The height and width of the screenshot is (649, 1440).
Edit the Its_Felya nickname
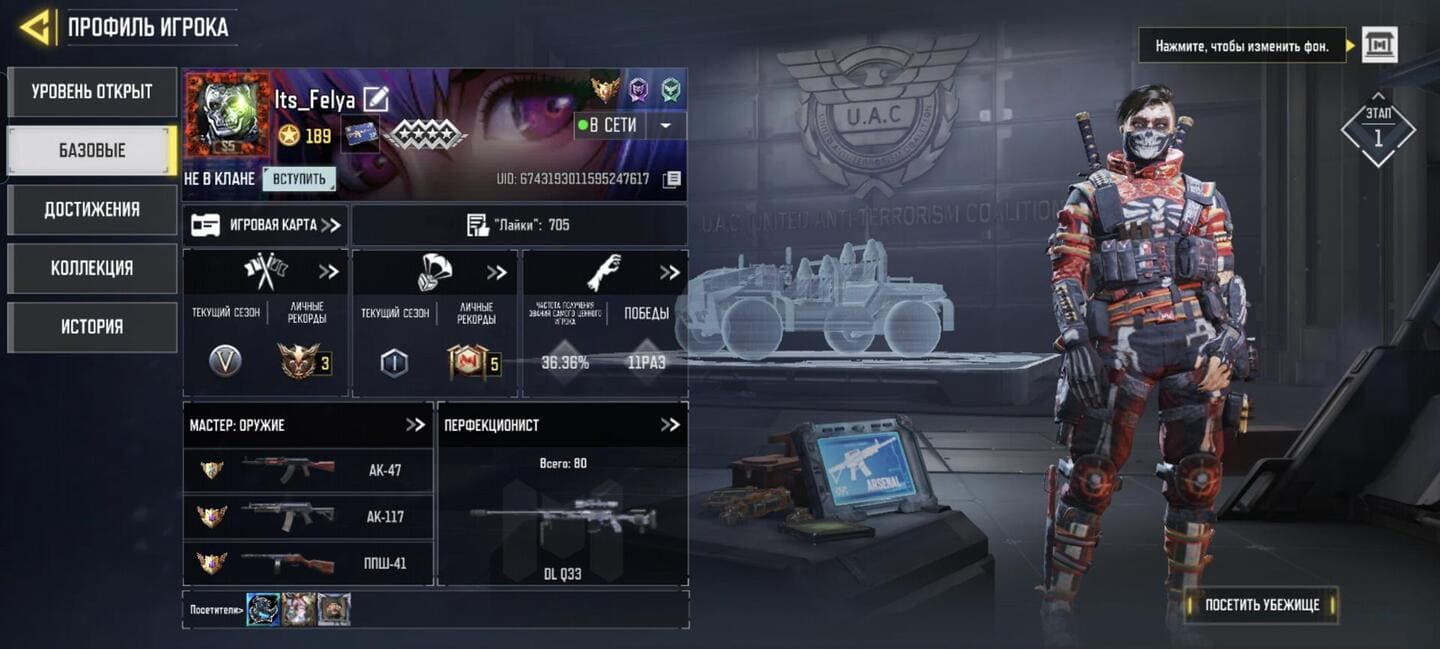(x=375, y=99)
